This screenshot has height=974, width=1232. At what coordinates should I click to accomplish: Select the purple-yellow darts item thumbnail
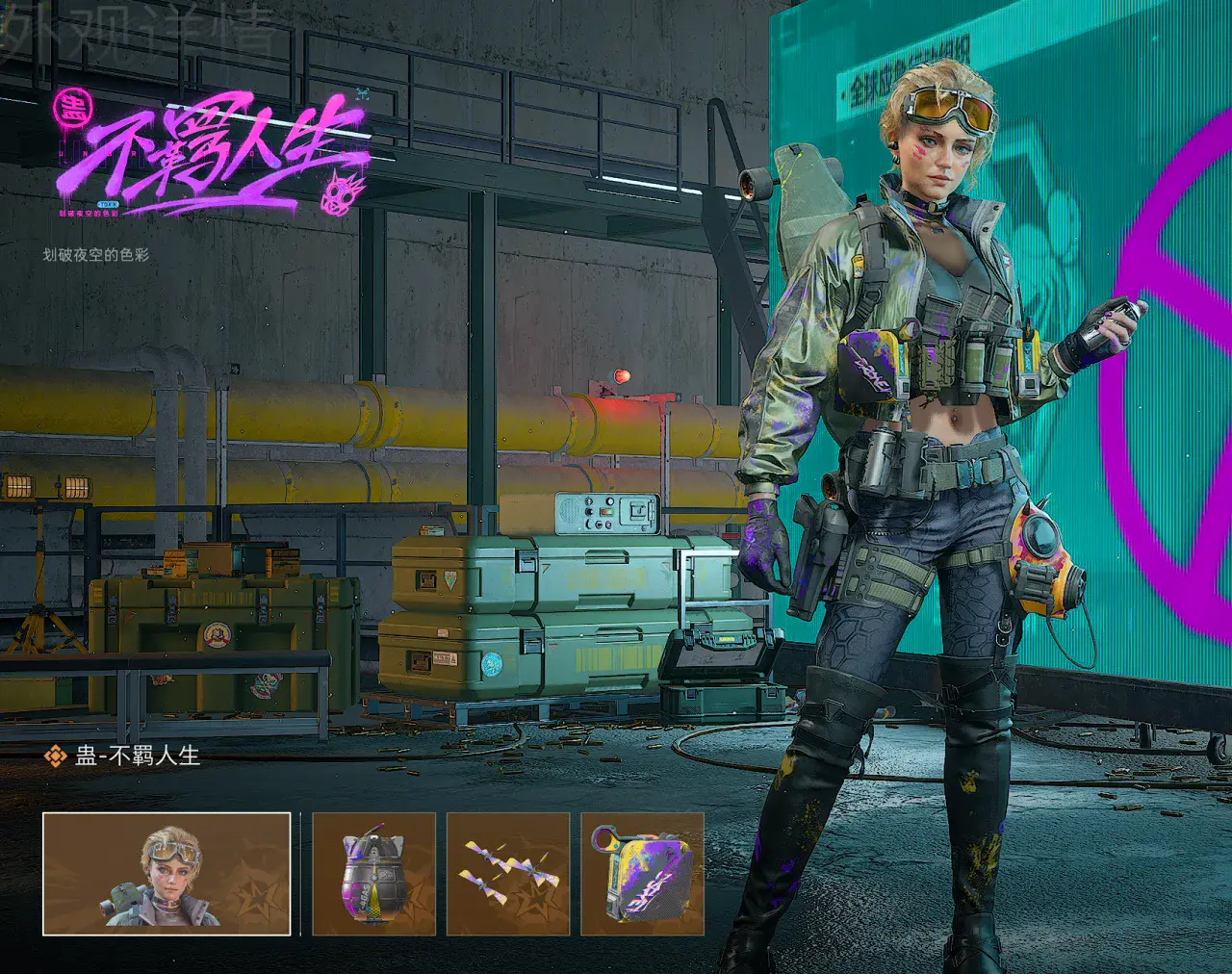pos(508,874)
